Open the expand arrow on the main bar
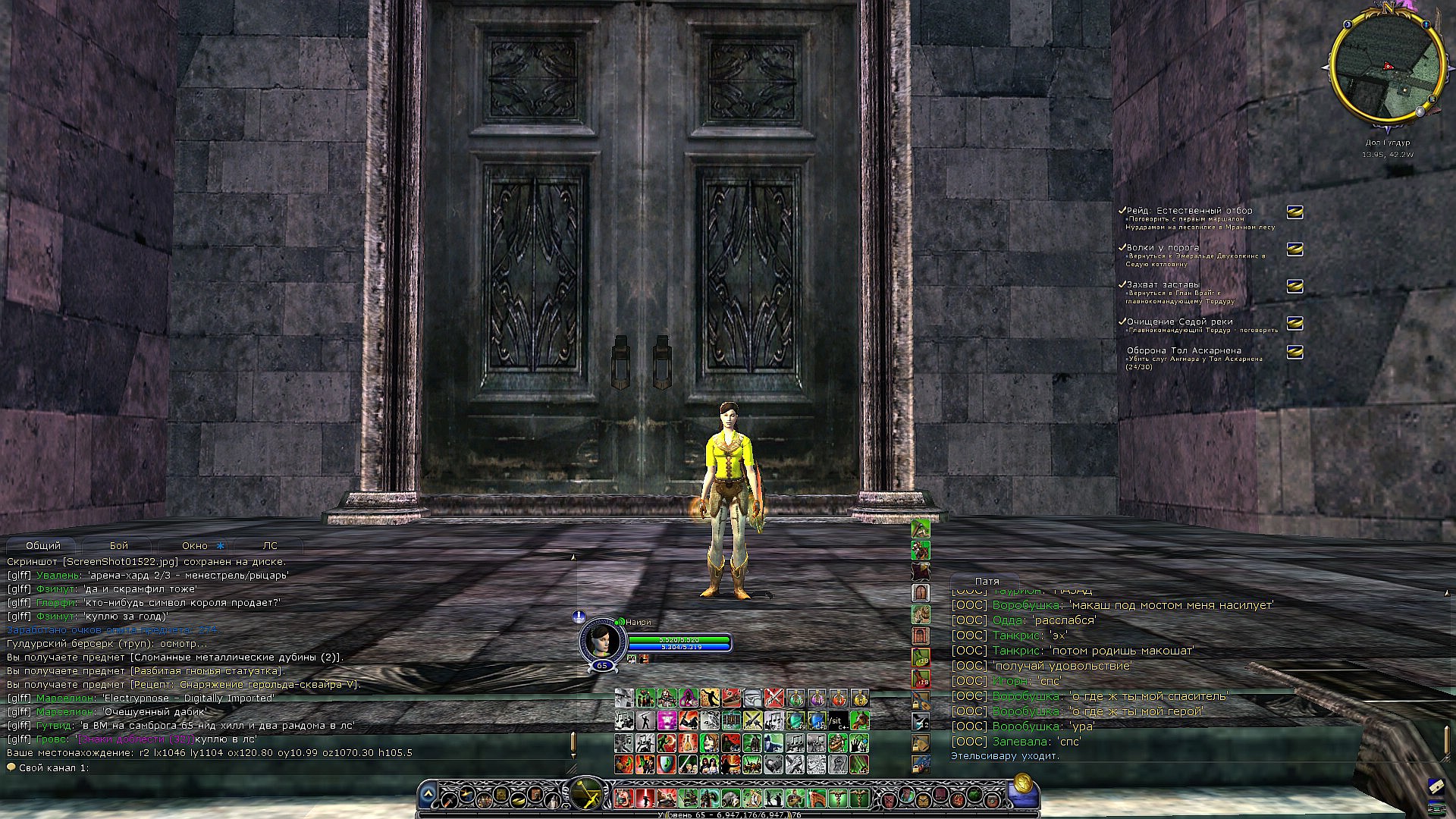Image resolution: width=1456 pixels, height=819 pixels. 428,794
